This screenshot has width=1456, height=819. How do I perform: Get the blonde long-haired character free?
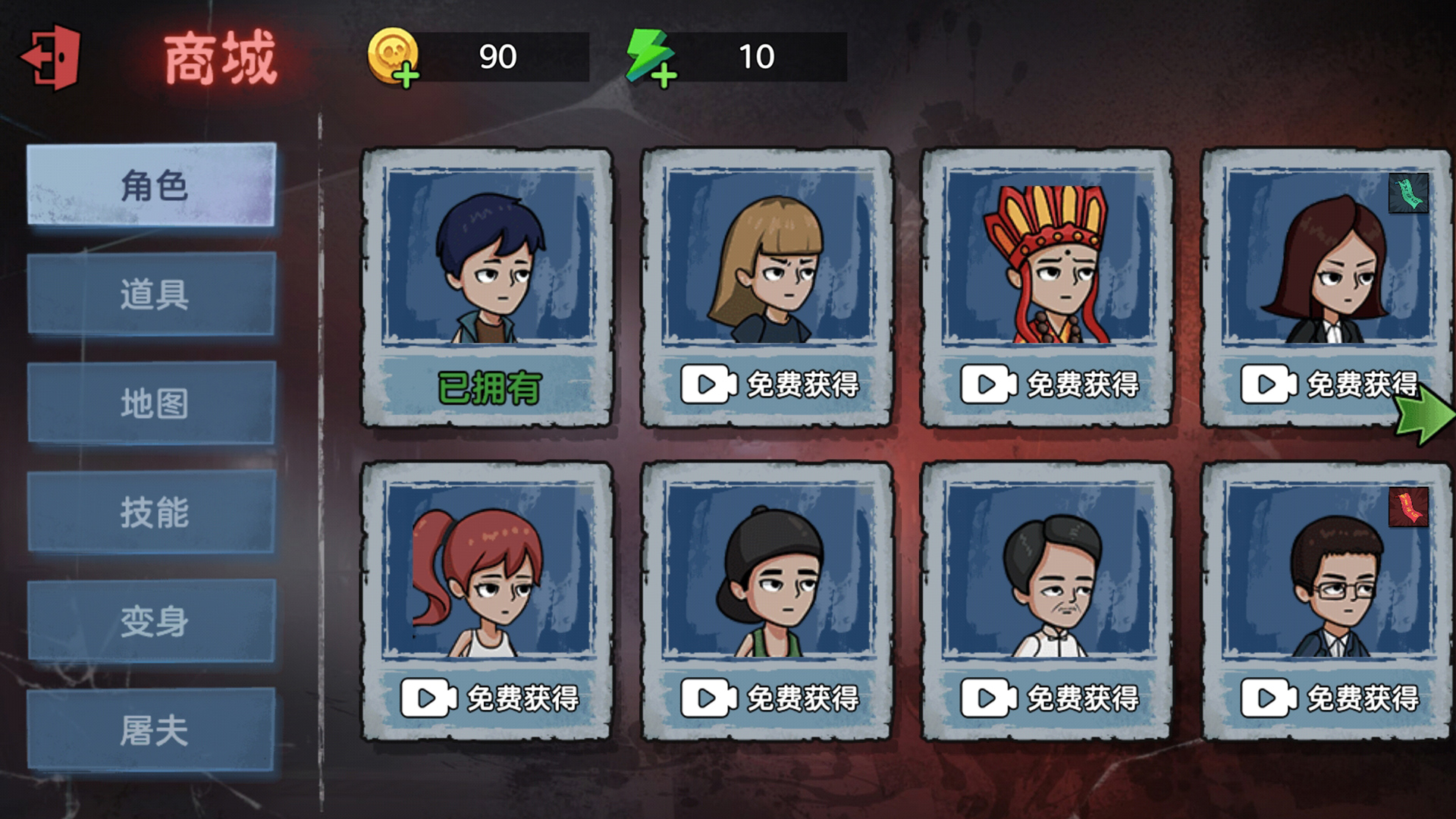pos(767,384)
